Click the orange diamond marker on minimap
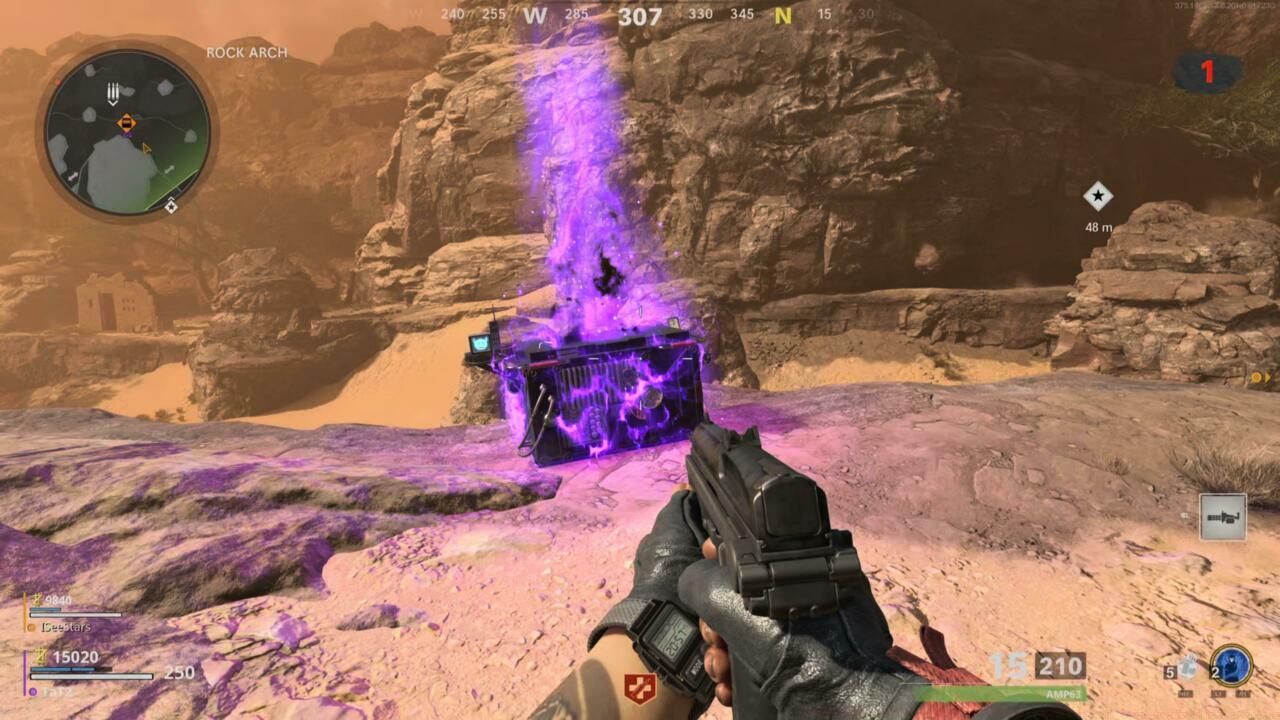Image resolution: width=1280 pixels, height=720 pixels. click(126, 123)
